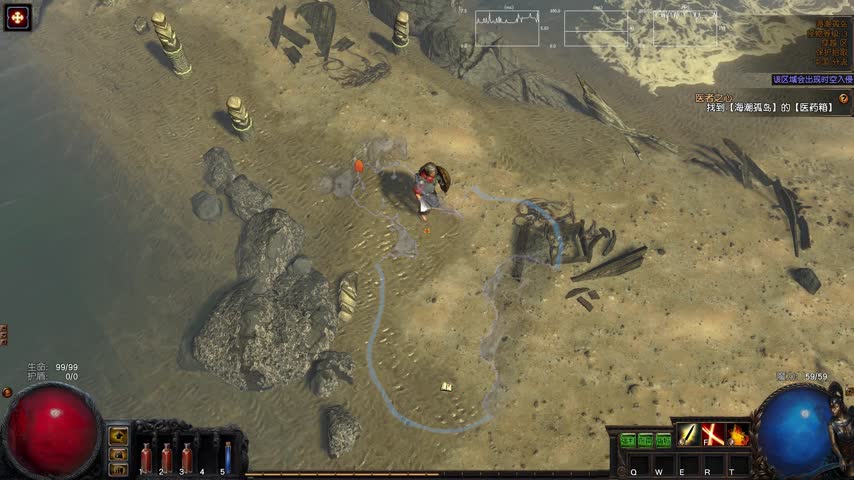Activate the fire skill icon
The image size is (854, 480).
click(x=738, y=435)
